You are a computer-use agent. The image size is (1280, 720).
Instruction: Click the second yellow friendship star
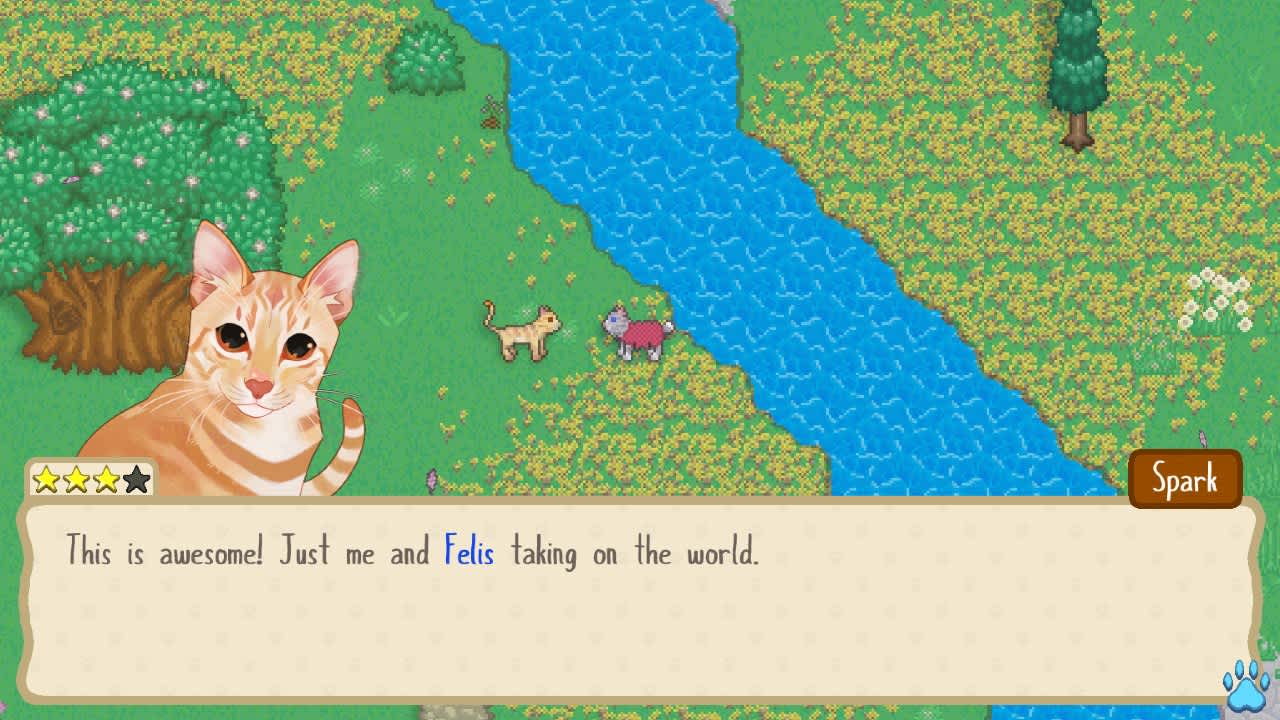(76, 478)
